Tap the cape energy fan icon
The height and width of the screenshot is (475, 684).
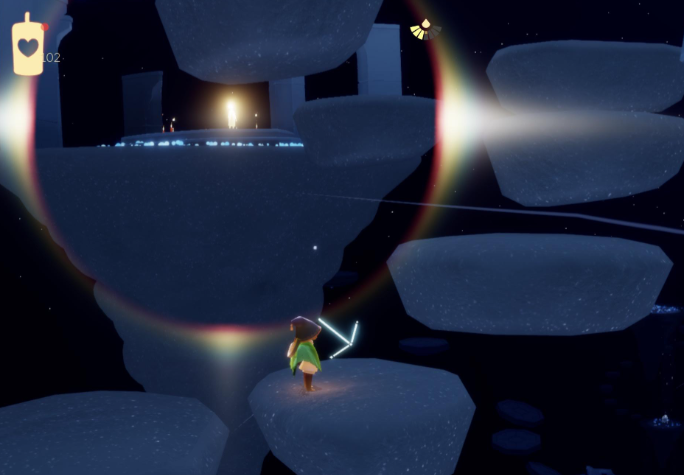(425, 31)
